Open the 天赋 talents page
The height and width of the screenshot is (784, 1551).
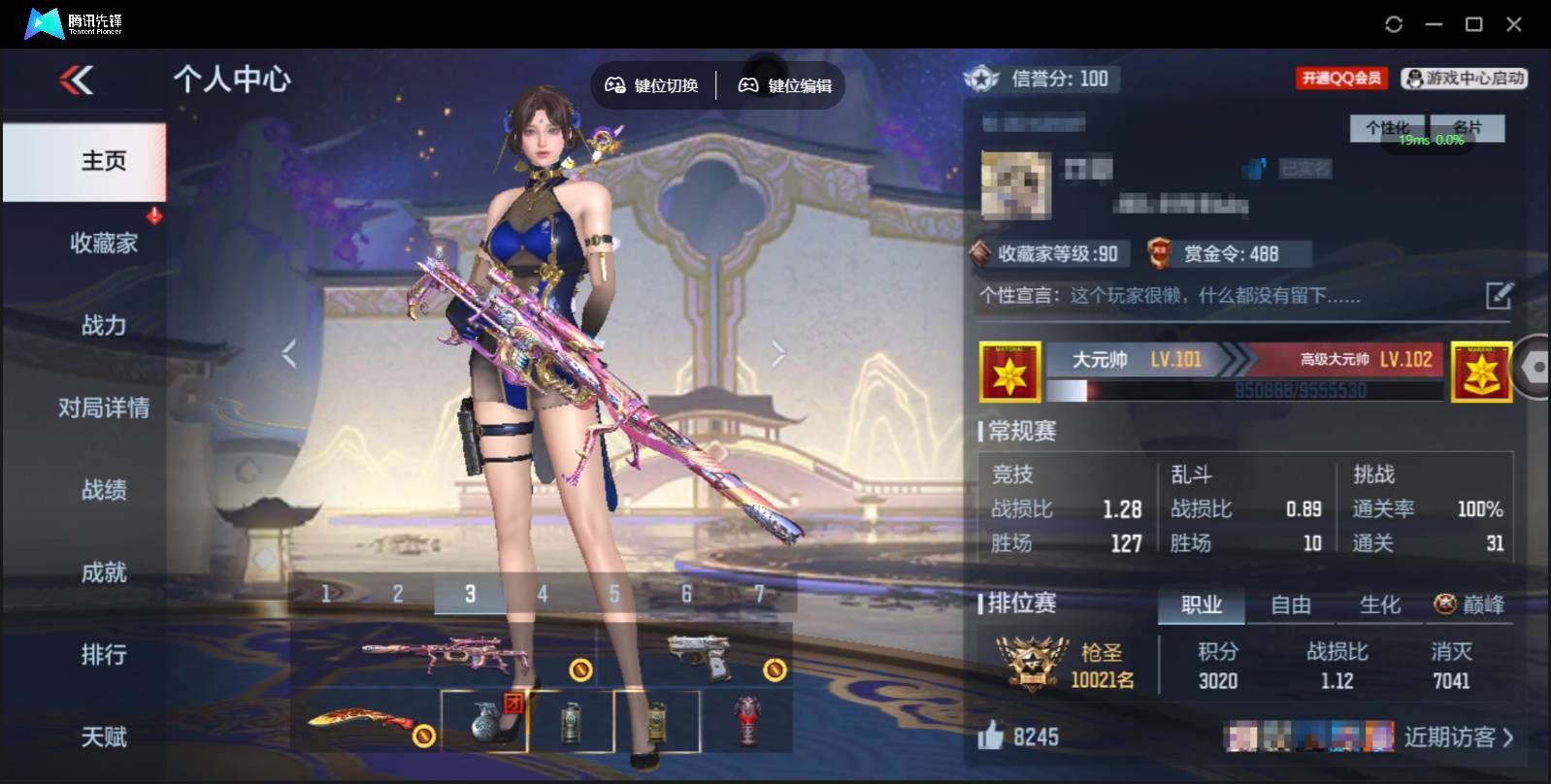[x=103, y=737]
